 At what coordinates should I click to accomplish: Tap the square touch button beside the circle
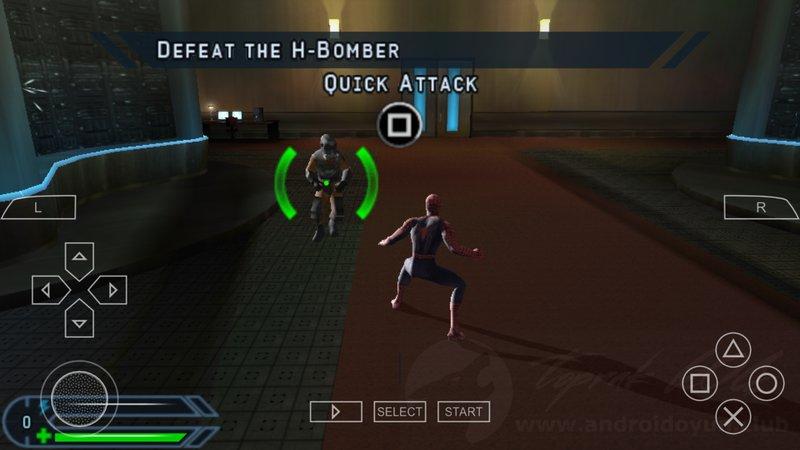[x=700, y=383]
